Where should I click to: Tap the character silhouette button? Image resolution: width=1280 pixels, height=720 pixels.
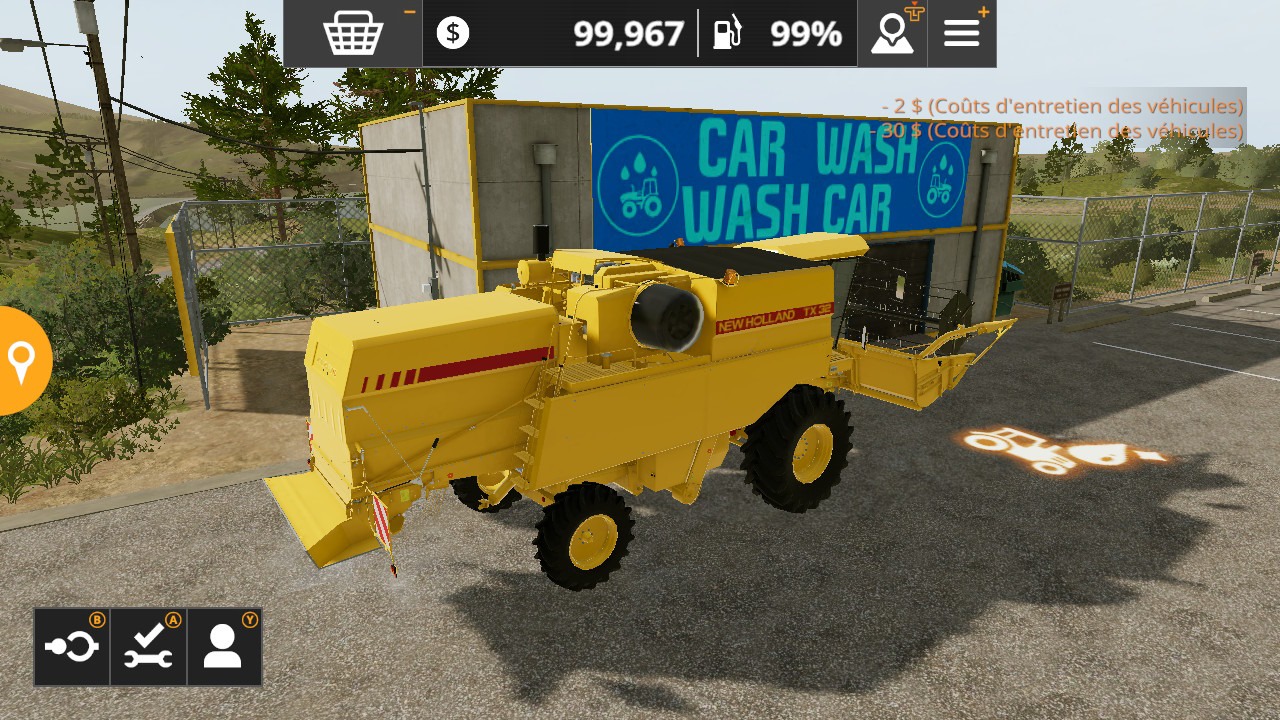tap(223, 647)
